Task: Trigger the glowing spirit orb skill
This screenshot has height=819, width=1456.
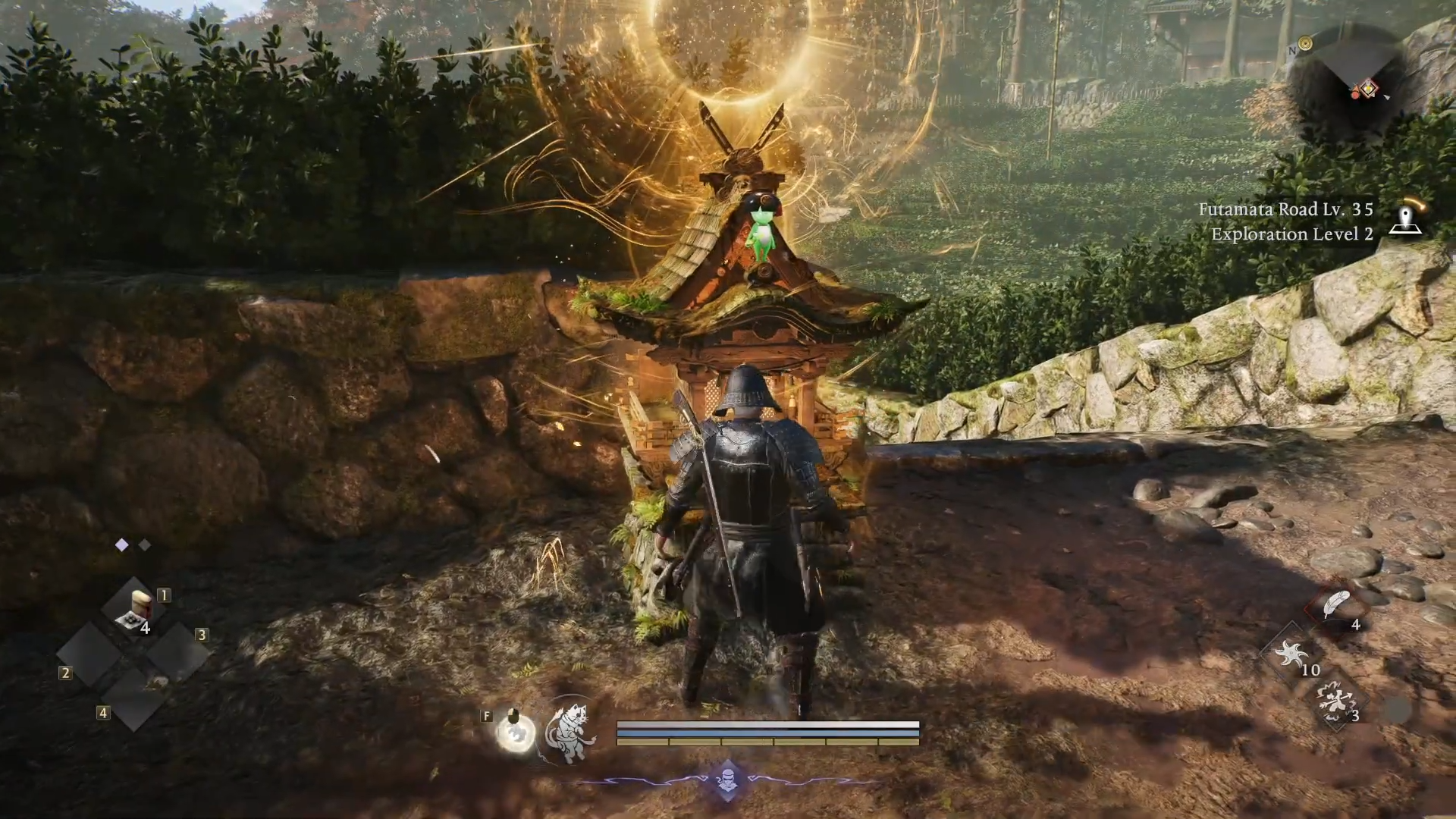Action: [516, 733]
